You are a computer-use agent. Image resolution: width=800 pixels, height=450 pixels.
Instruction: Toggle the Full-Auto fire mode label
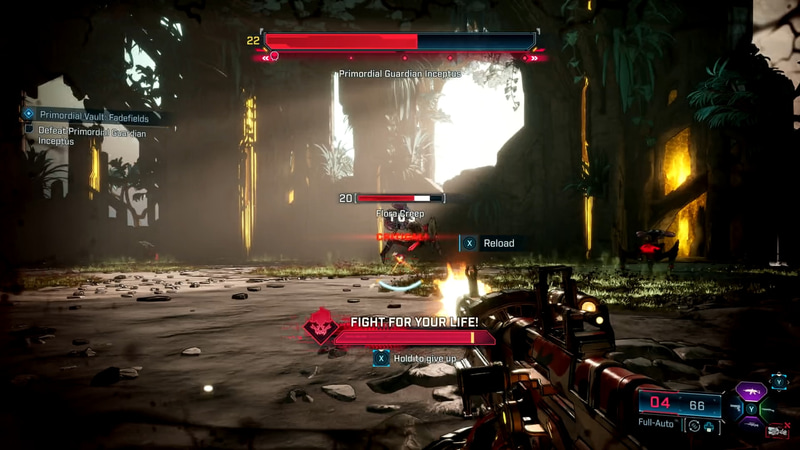coord(657,424)
